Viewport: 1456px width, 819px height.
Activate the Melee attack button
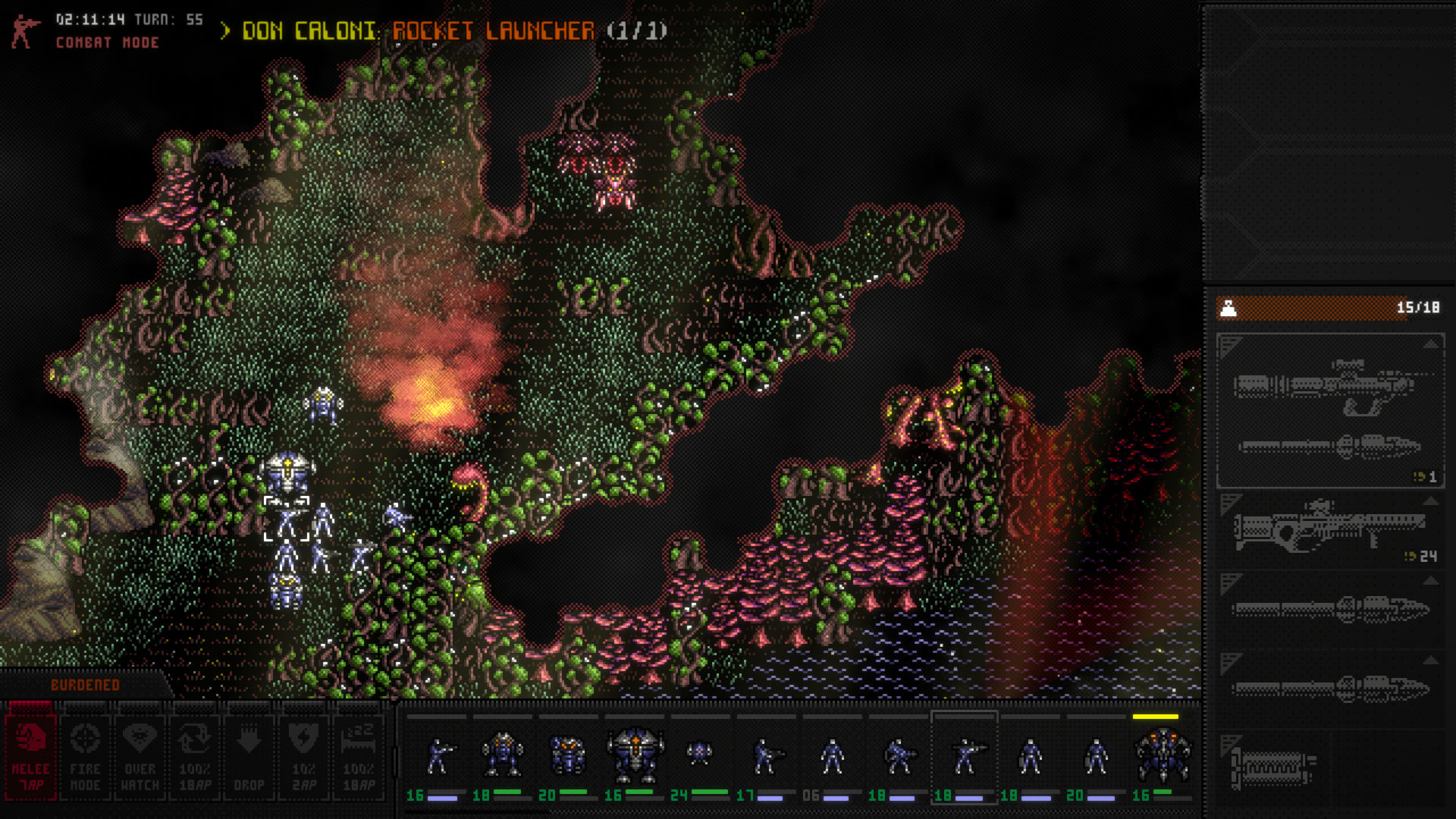[x=30, y=757]
